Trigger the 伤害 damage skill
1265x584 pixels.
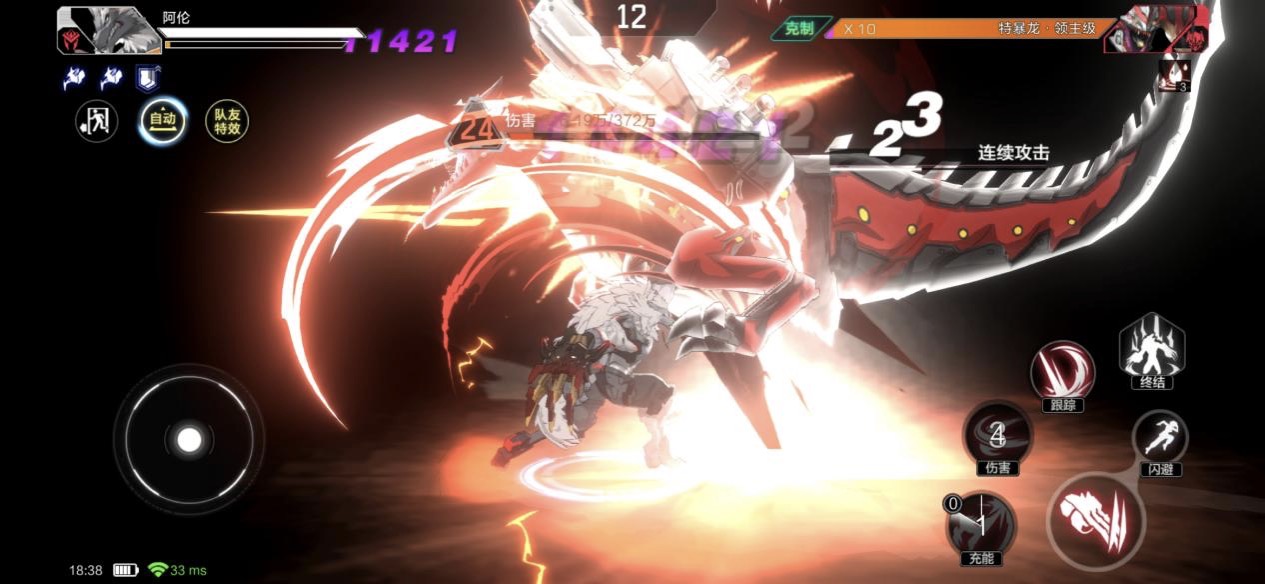coord(996,433)
